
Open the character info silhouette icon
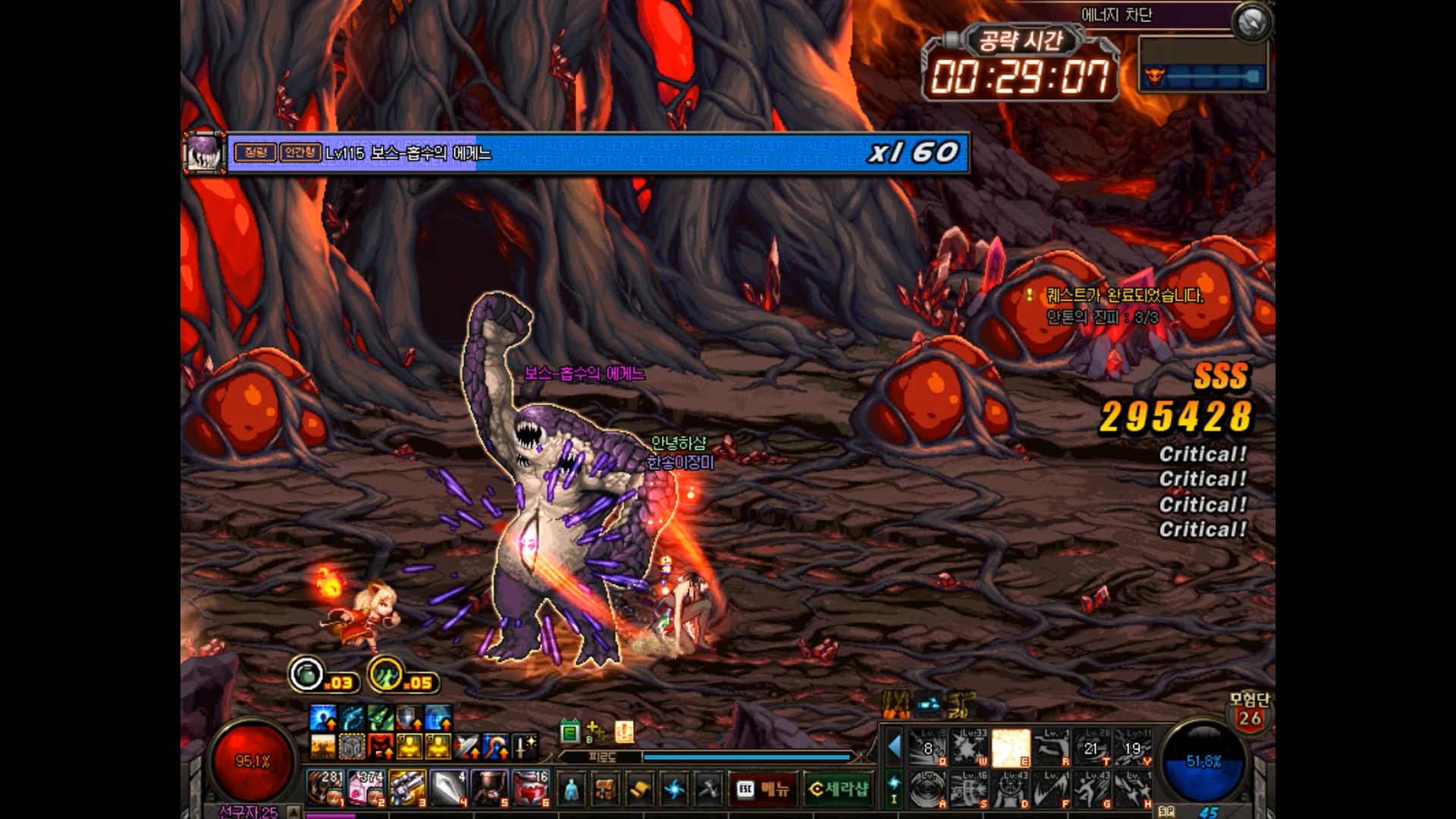571,789
